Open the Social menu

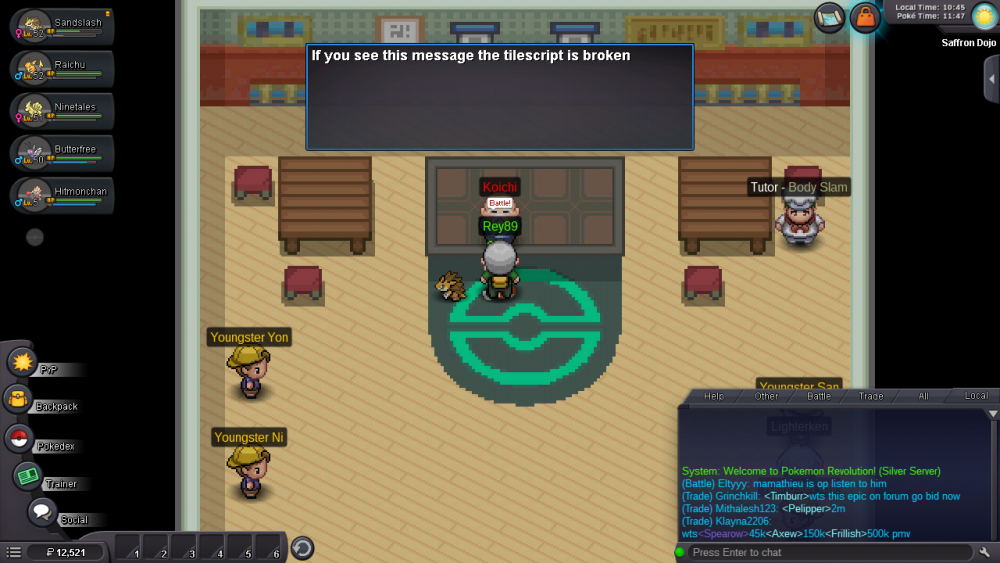click(42, 513)
